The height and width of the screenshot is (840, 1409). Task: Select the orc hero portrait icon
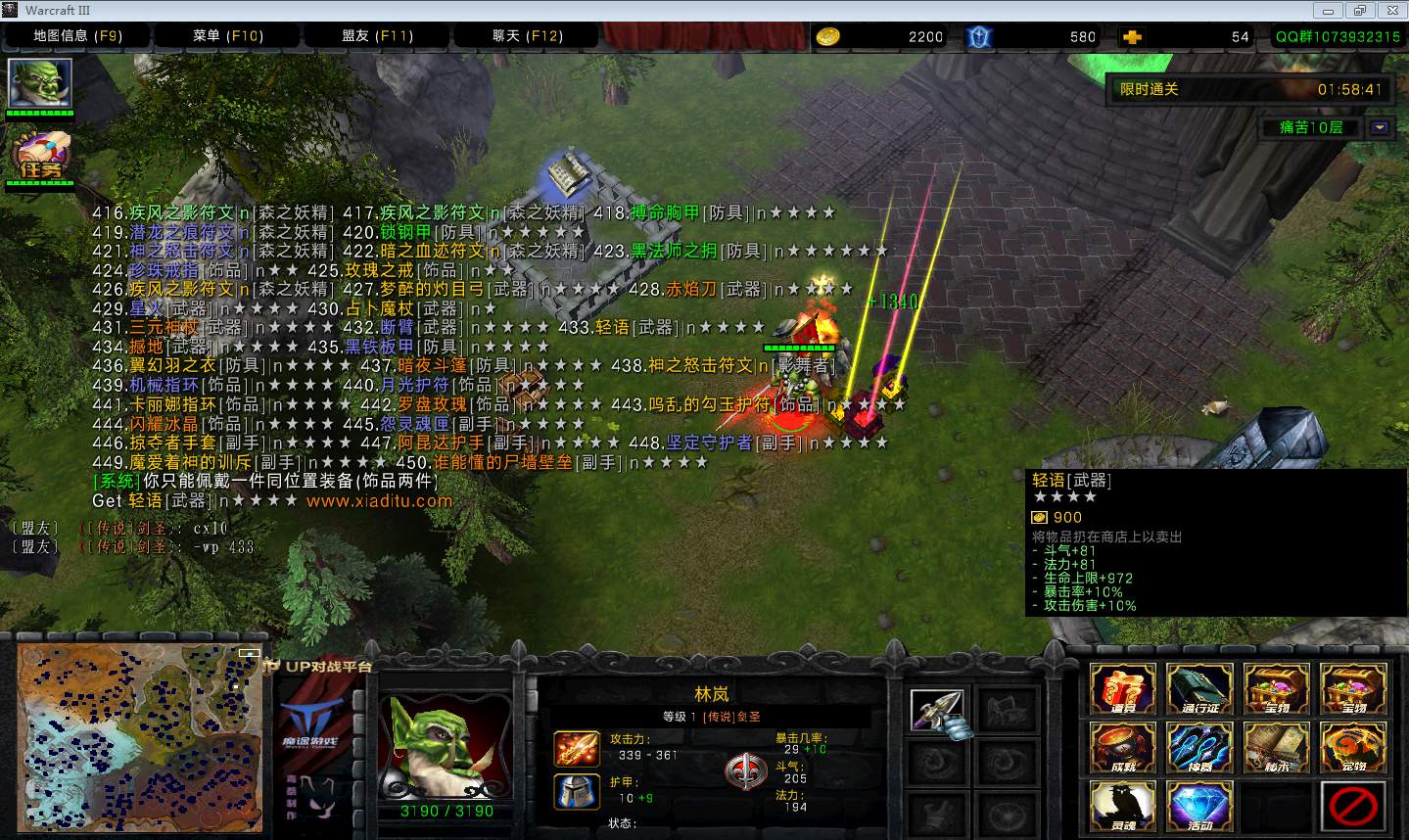pos(40,84)
